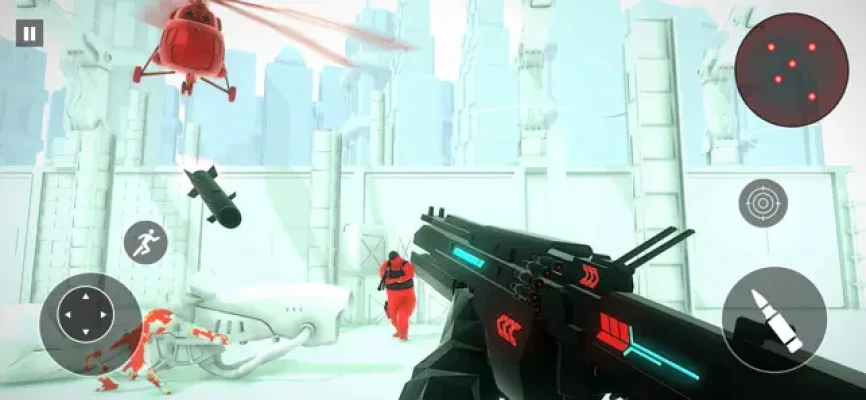Activate the crosshair aim button
This screenshot has height=400, width=866.
[763, 203]
